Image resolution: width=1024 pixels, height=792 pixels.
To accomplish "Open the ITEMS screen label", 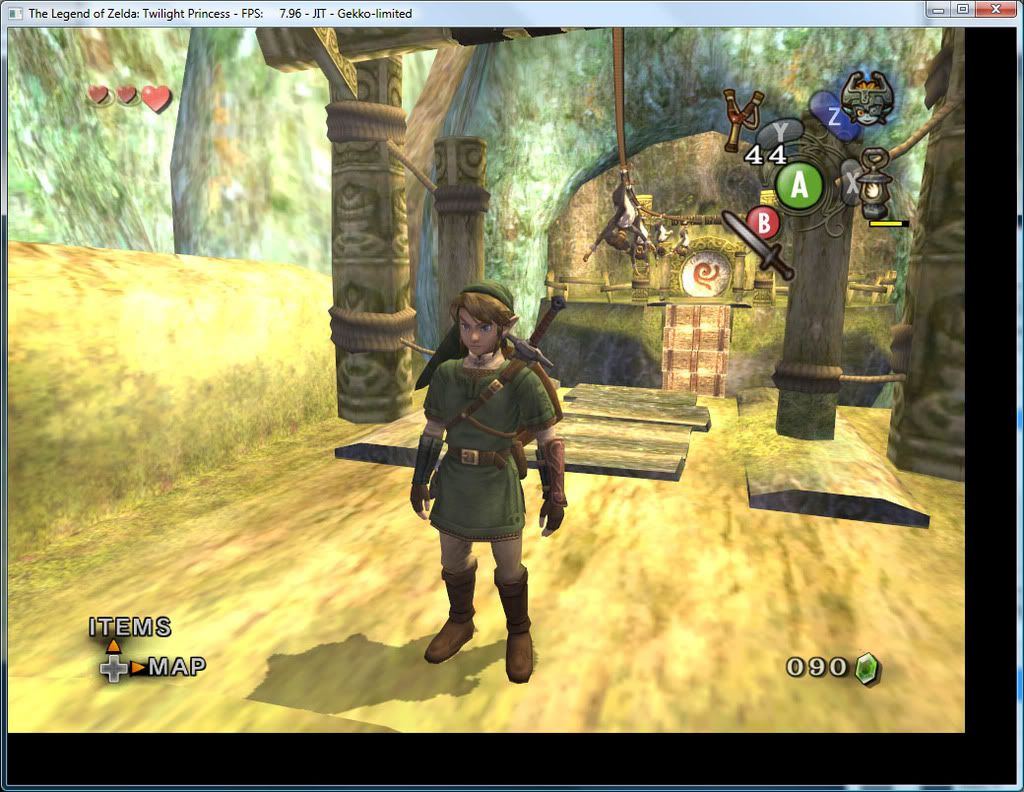I will tap(130, 628).
